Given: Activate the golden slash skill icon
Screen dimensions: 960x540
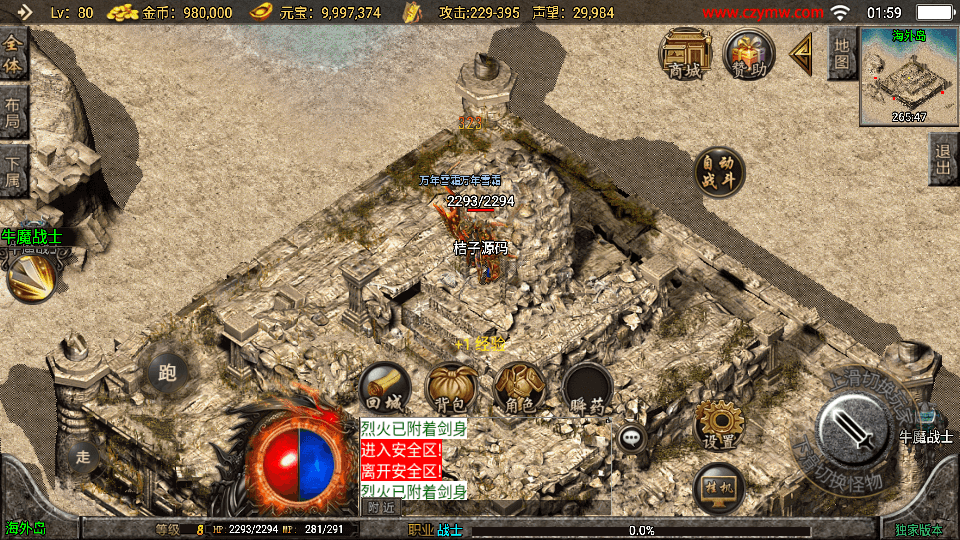Looking at the screenshot, I should (32, 278).
